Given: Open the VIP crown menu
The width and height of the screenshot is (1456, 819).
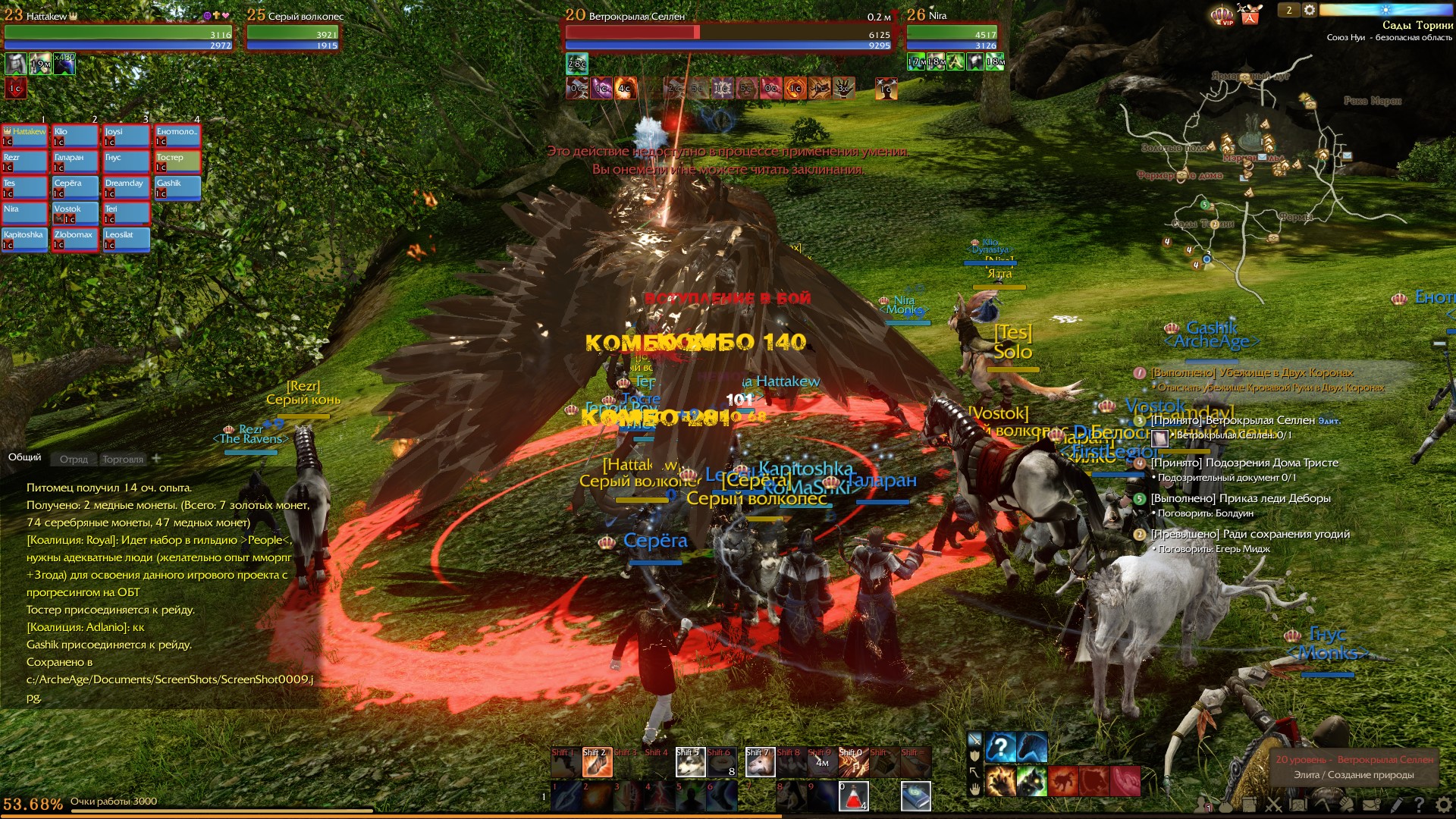Looking at the screenshot, I should click(1222, 14).
